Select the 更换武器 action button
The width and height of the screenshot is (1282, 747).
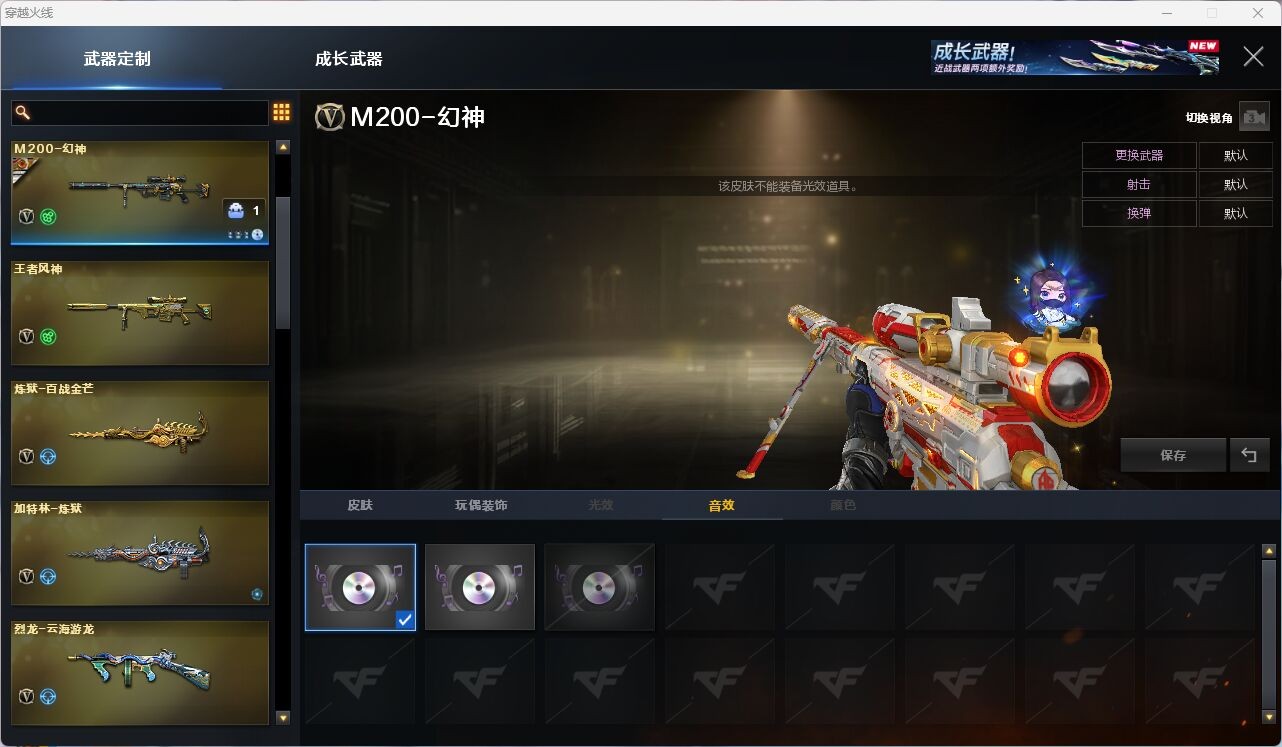(1139, 156)
